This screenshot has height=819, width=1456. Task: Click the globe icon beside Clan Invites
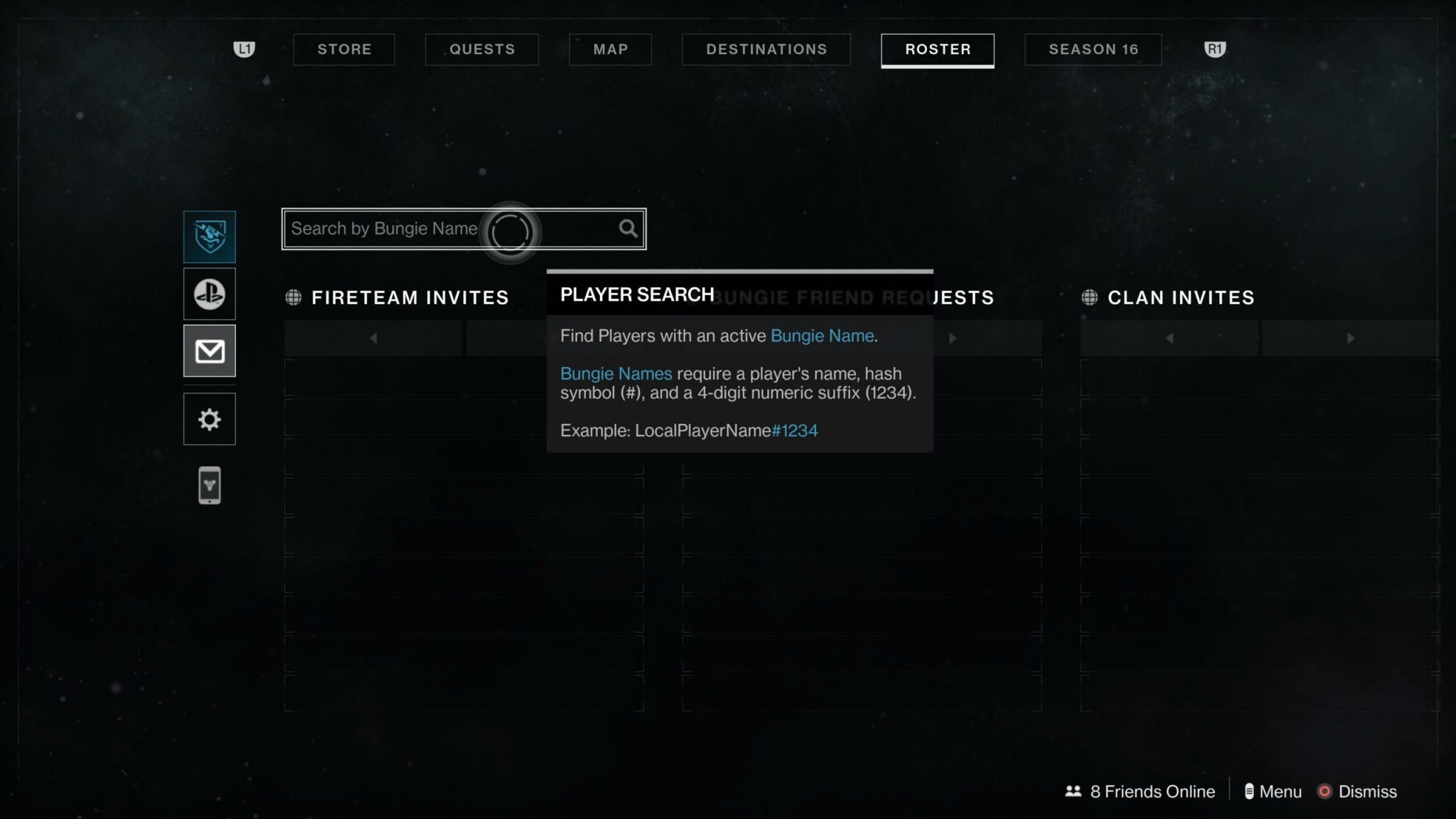point(1091,298)
